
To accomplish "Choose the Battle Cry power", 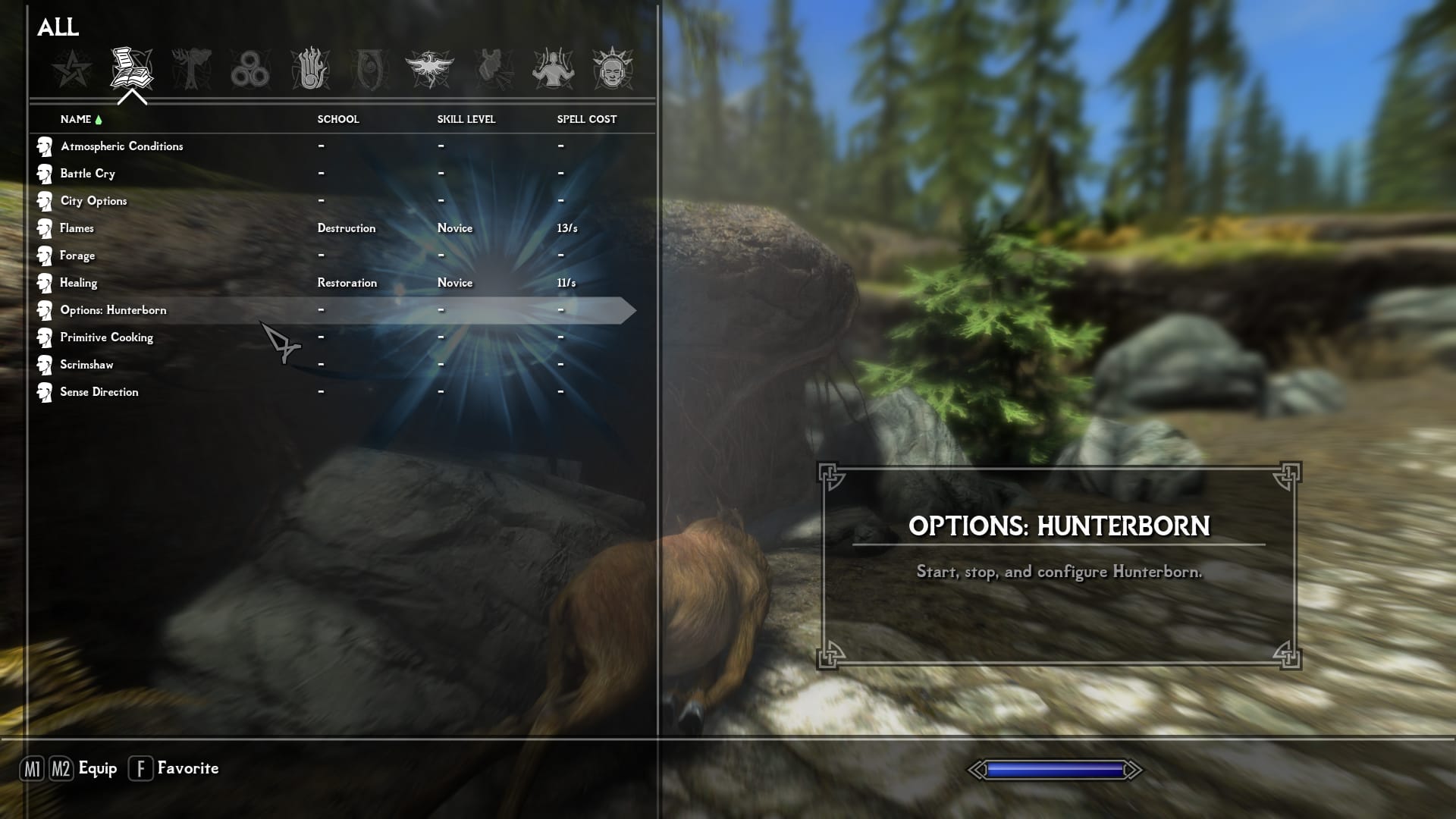I will pos(88,174).
